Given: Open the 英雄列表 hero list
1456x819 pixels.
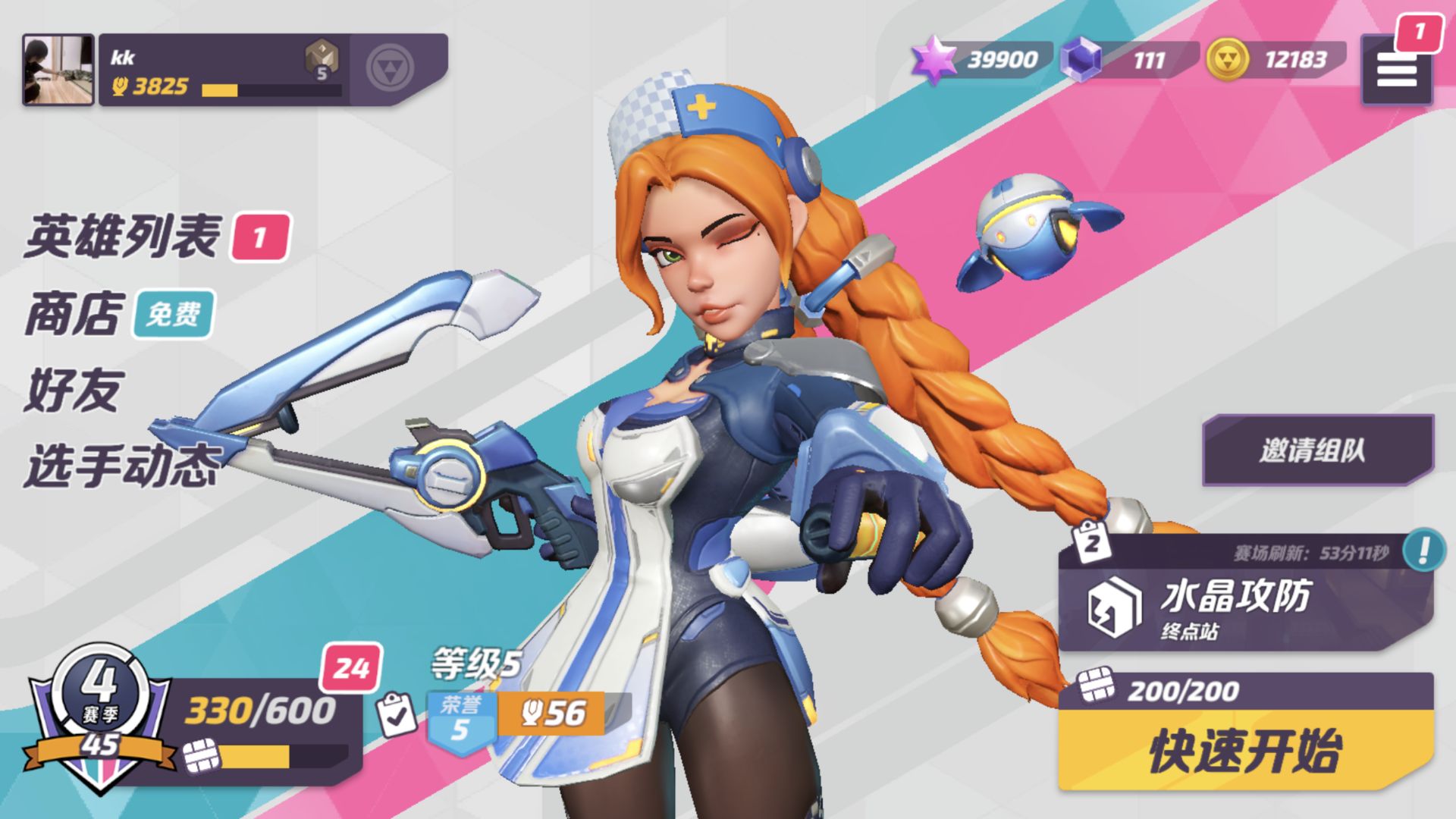Looking at the screenshot, I should pos(123,237).
